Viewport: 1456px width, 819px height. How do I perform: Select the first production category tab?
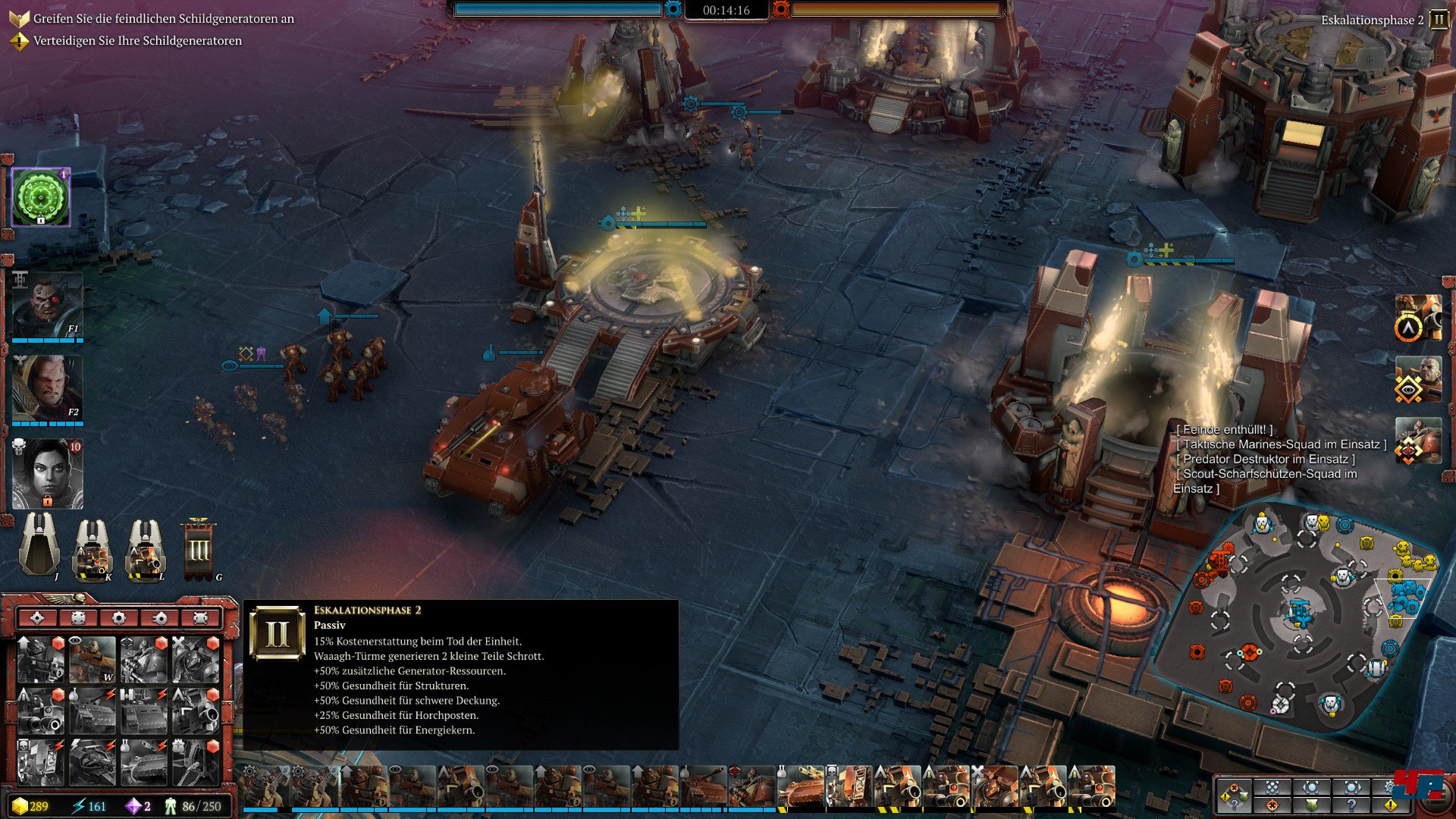[37, 618]
